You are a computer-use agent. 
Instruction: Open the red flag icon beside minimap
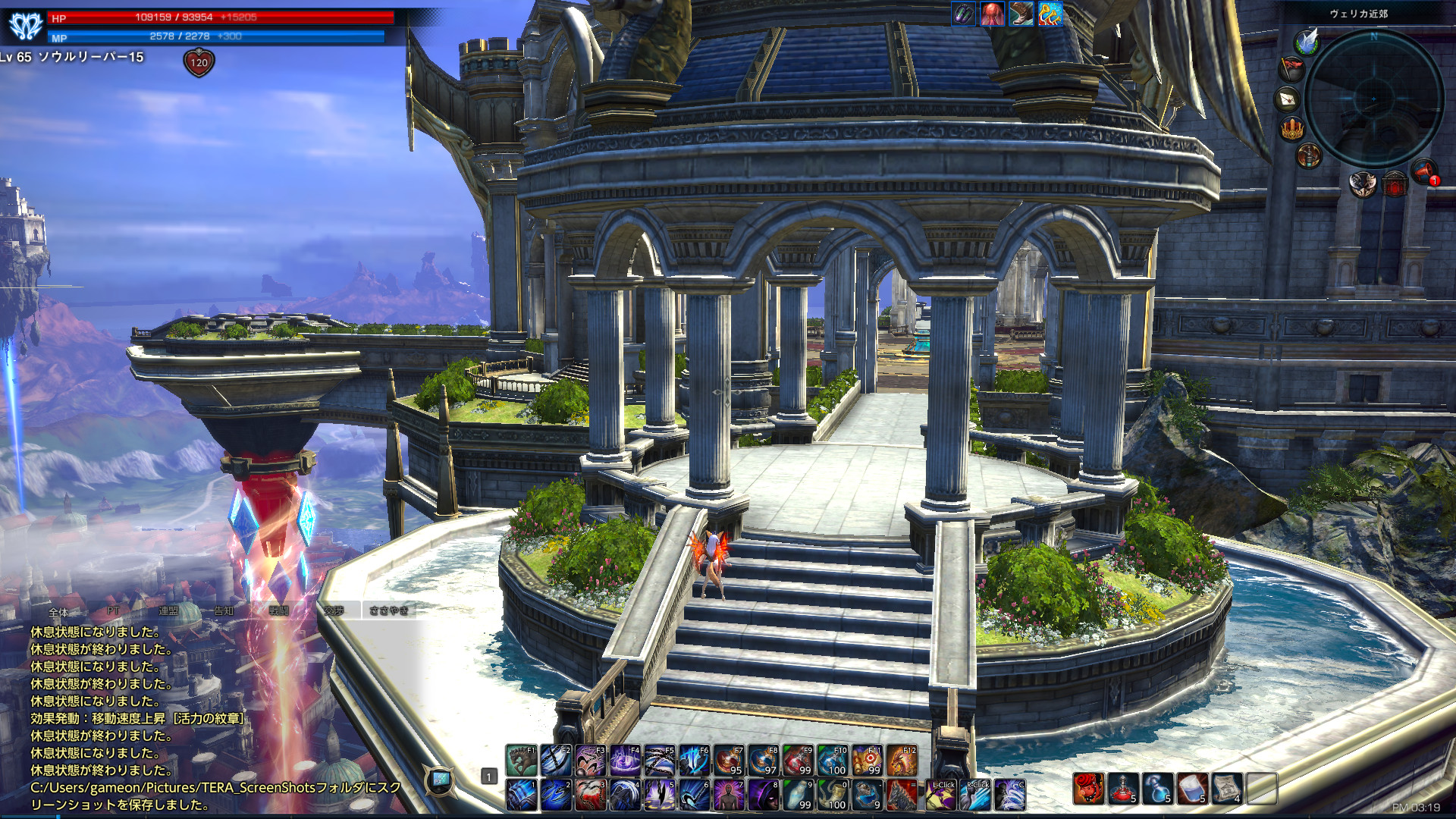pyautogui.click(x=1291, y=68)
